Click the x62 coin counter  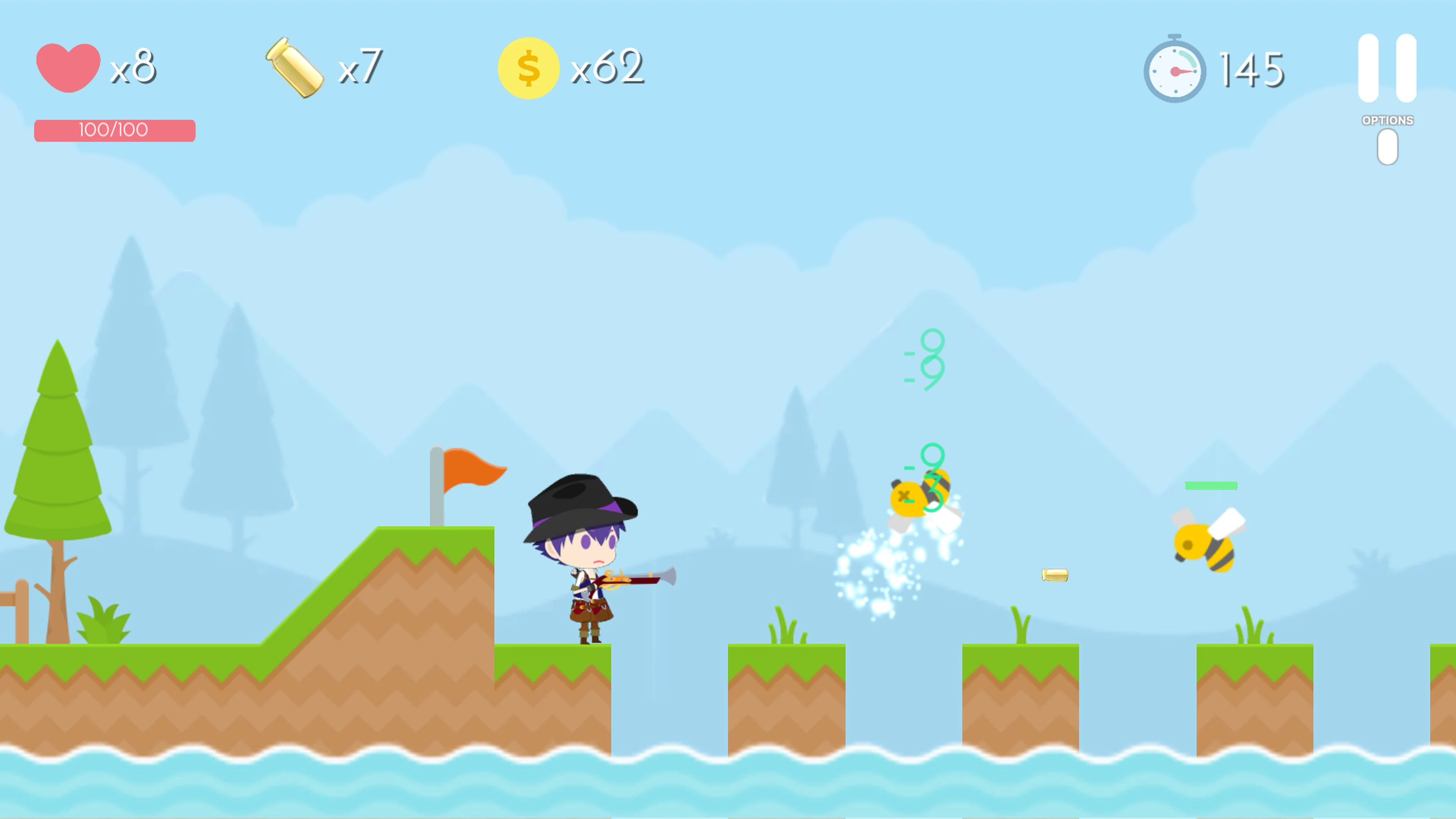(607, 67)
